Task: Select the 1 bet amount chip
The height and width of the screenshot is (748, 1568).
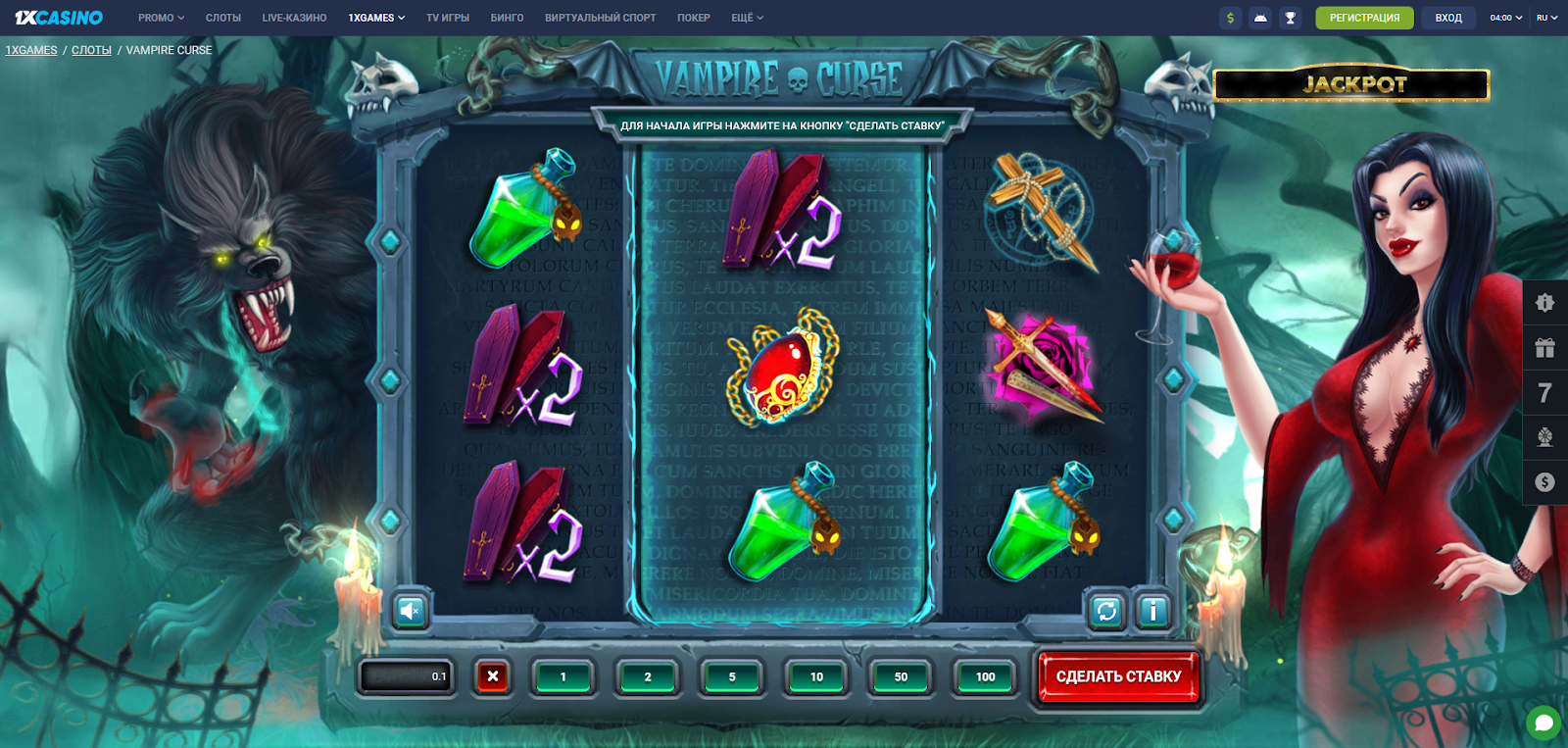Action: (563, 676)
